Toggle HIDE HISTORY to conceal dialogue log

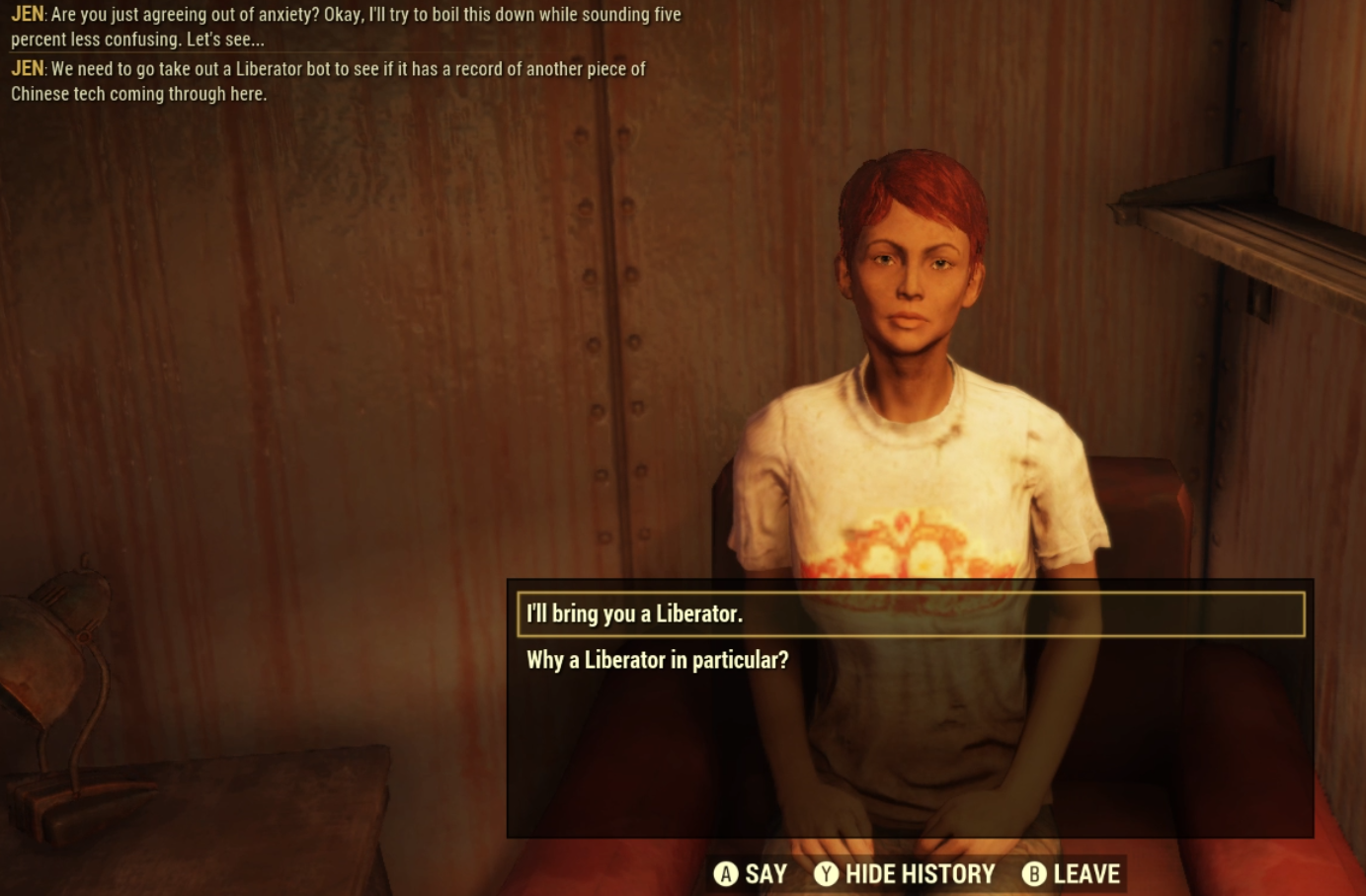(919, 873)
